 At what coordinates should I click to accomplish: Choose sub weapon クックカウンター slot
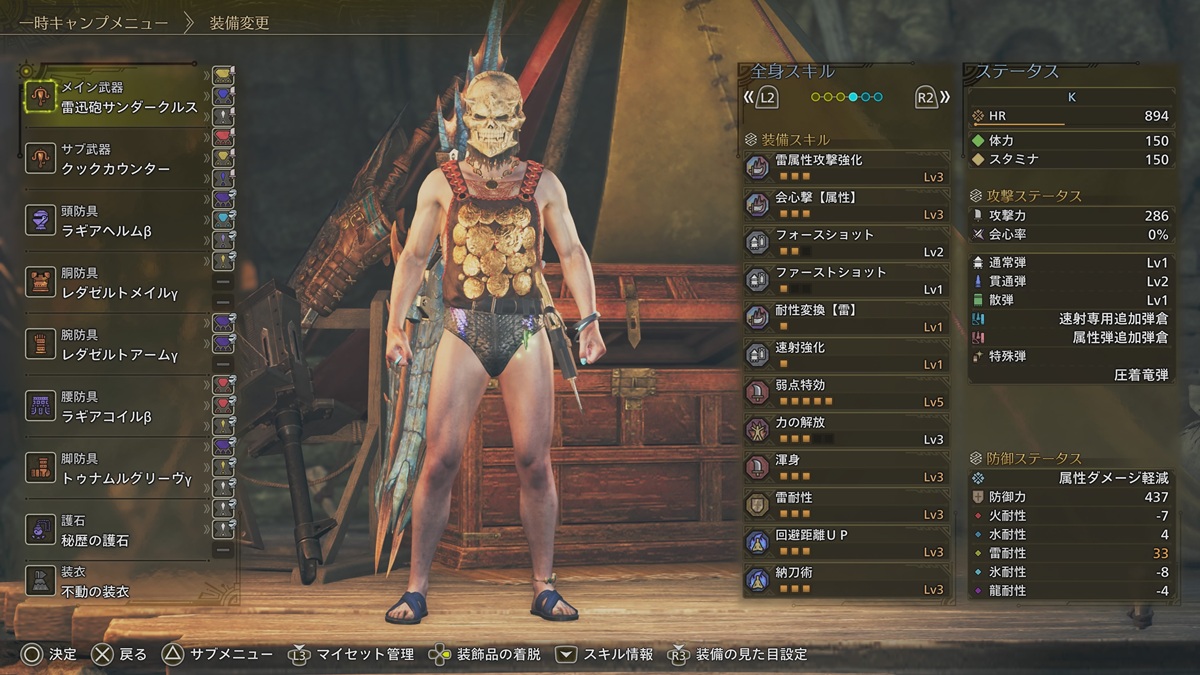(x=115, y=159)
